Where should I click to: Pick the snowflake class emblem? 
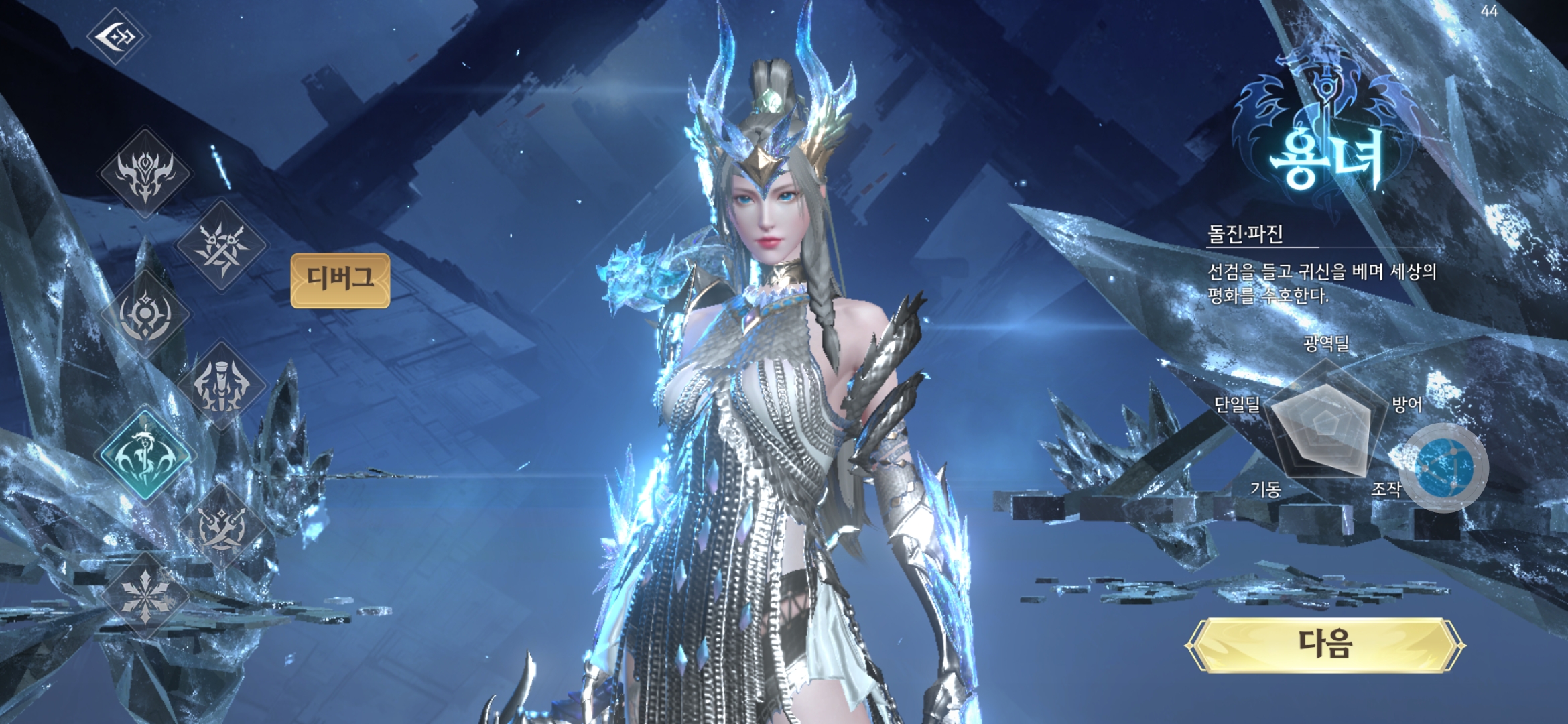pos(145,597)
